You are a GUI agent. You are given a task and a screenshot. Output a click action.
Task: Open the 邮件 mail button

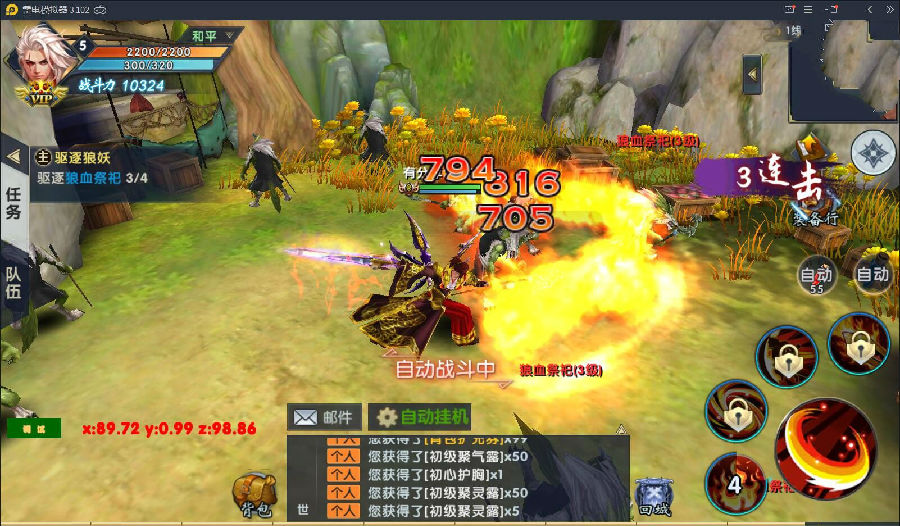pos(324,417)
